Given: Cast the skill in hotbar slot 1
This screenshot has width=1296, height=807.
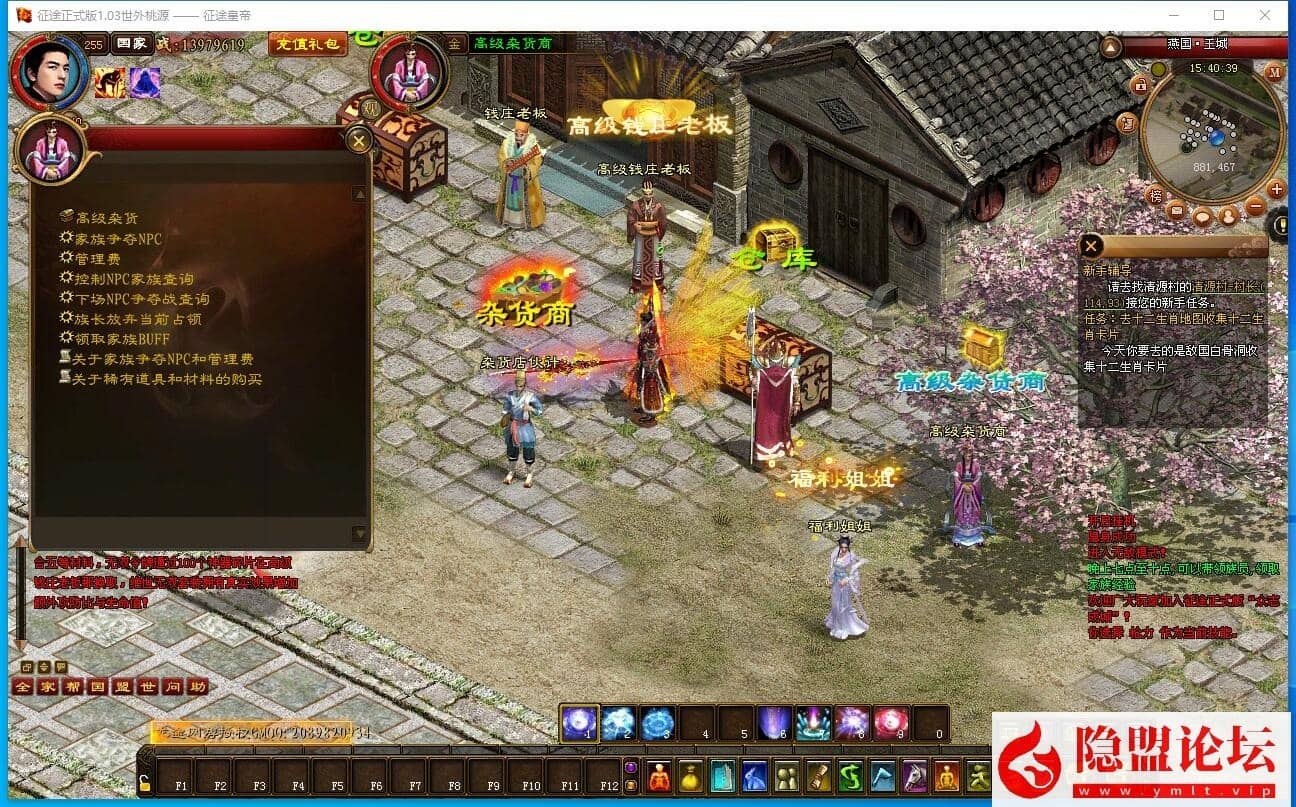Looking at the screenshot, I should pyautogui.click(x=579, y=722).
